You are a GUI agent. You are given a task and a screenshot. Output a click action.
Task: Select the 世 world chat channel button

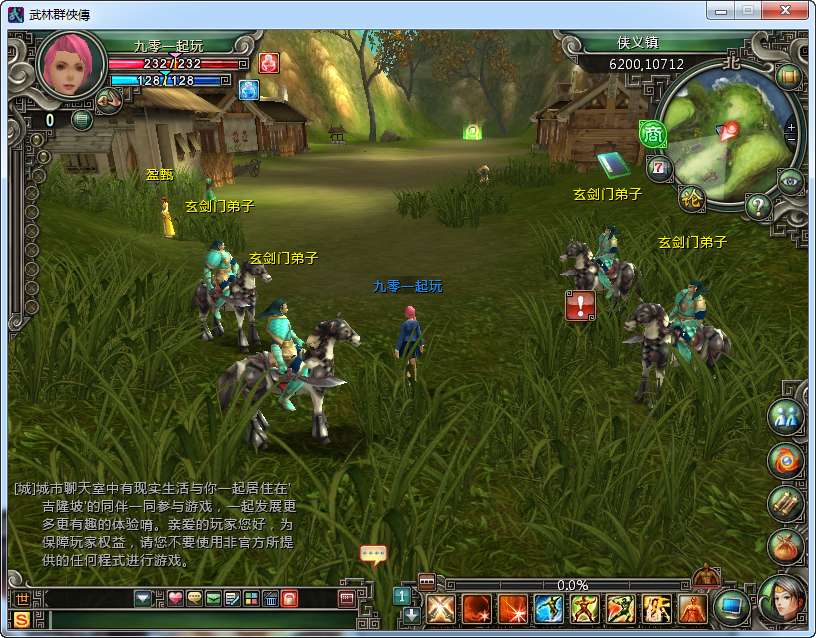click(22, 598)
